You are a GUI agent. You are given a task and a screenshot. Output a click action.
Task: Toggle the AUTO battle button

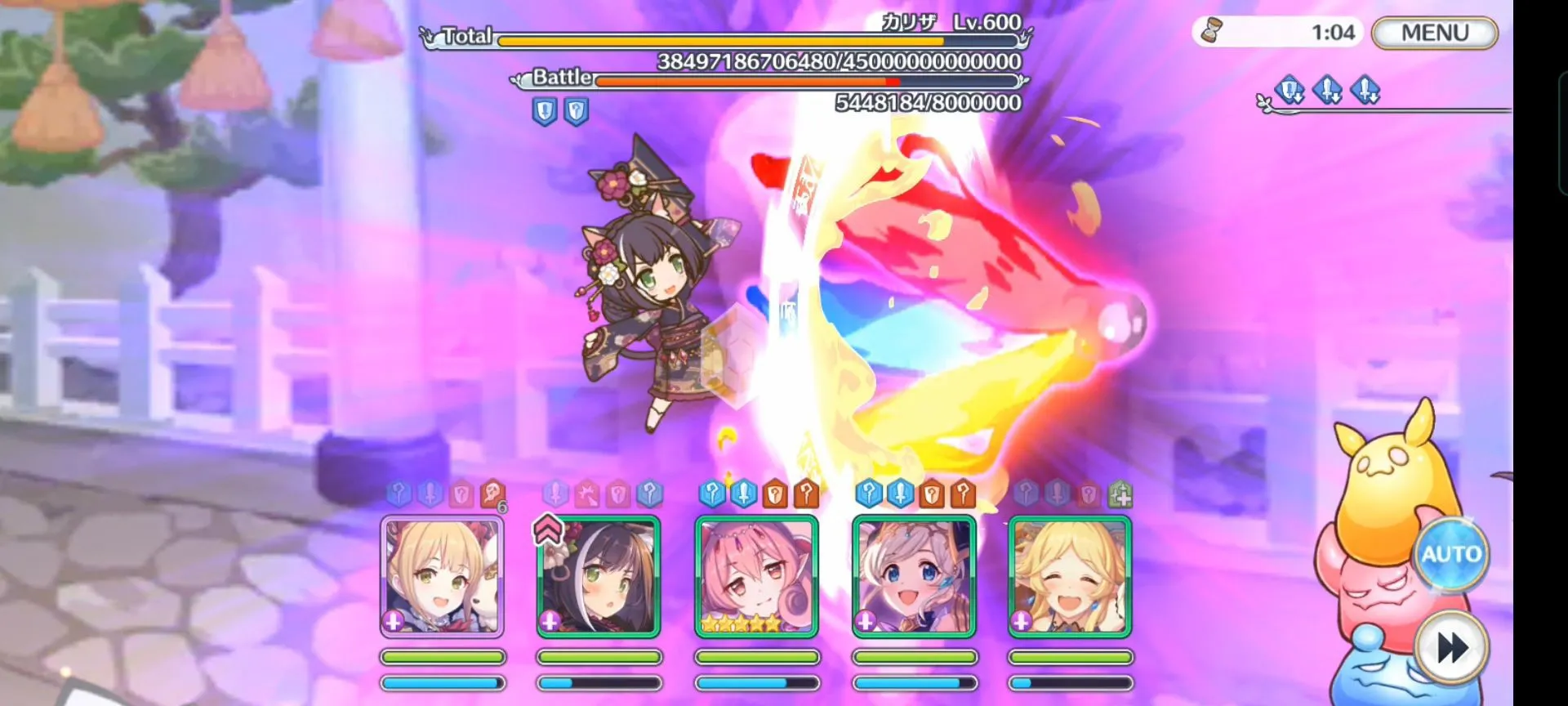coord(1451,554)
